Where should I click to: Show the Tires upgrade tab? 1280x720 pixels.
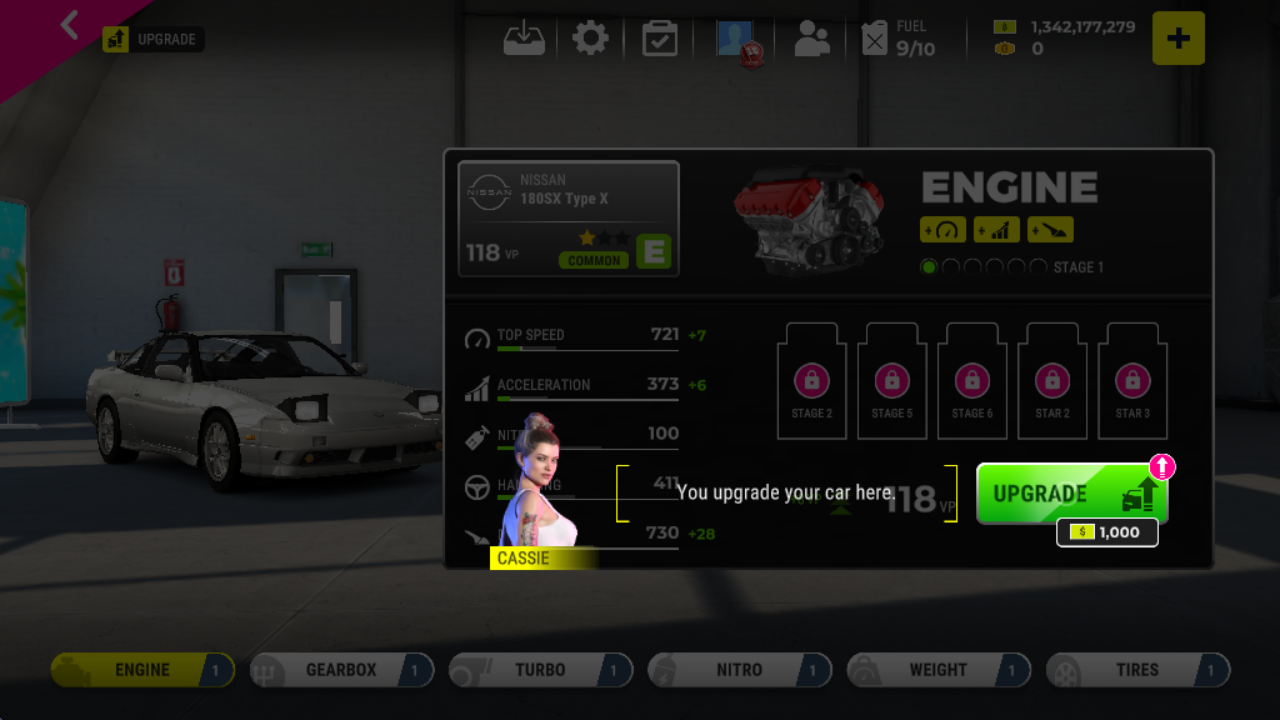point(1137,670)
